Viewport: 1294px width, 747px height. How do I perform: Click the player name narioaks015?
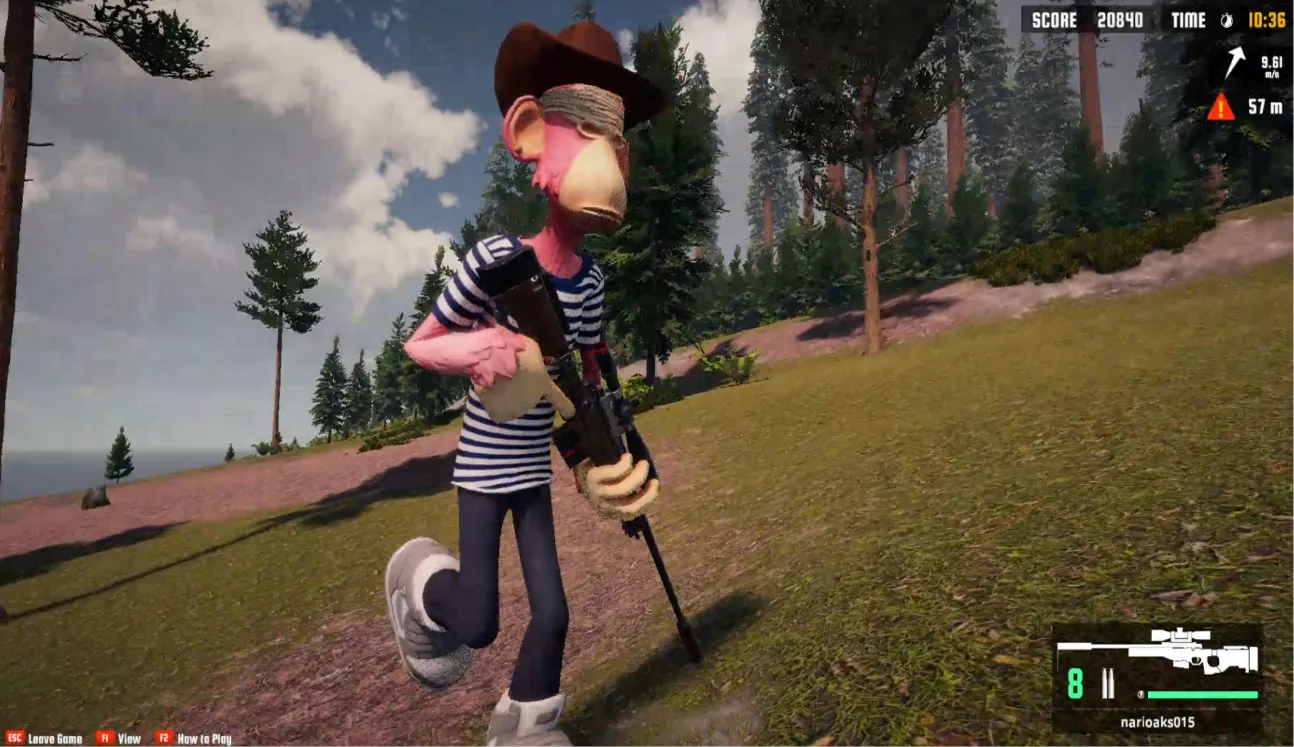(x=1158, y=722)
